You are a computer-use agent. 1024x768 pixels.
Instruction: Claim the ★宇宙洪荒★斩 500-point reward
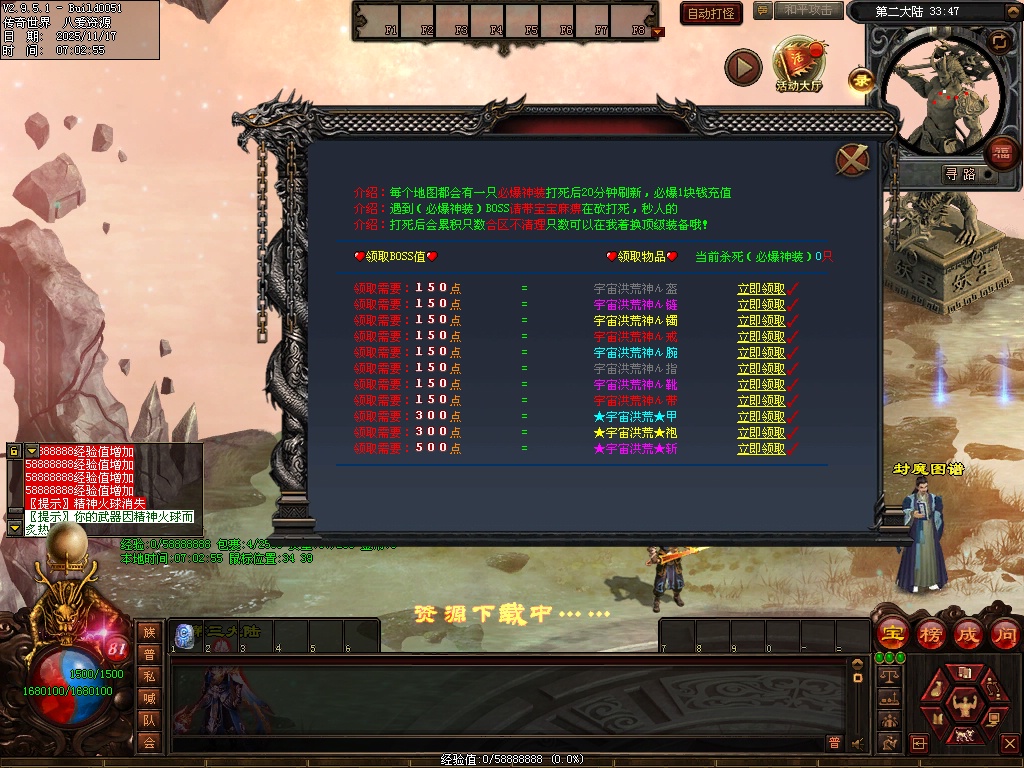pyautogui.click(x=761, y=449)
